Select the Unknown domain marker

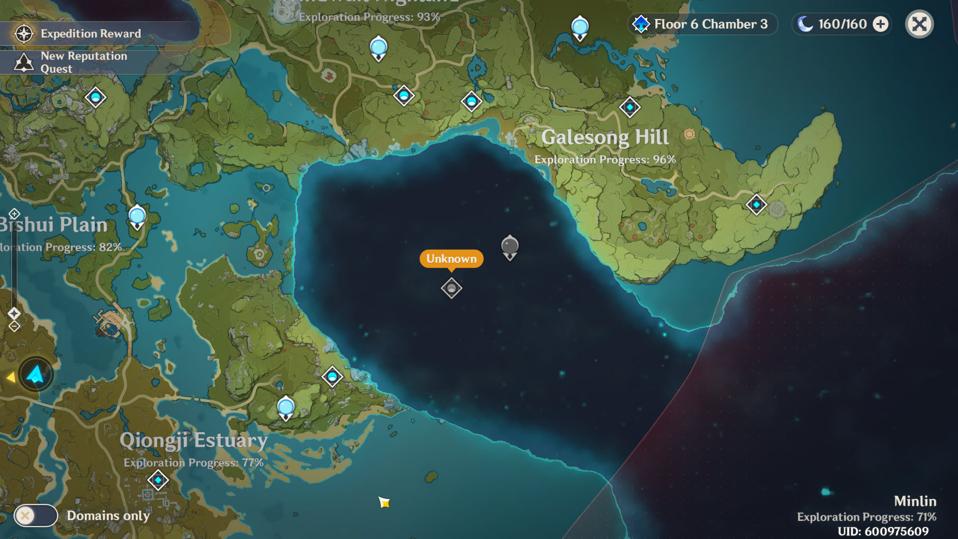click(451, 288)
